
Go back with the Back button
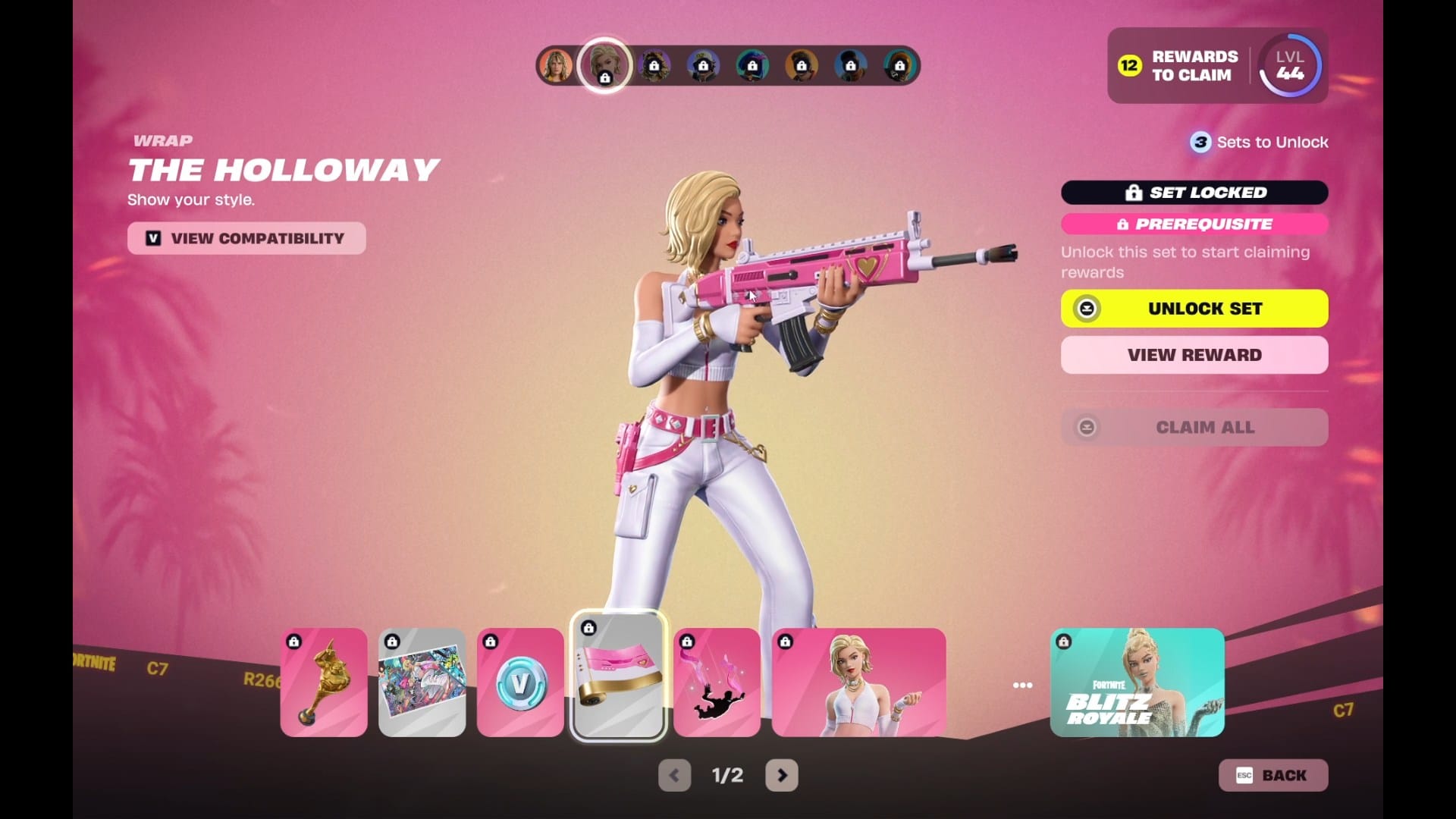pyautogui.click(x=1273, y=775)
